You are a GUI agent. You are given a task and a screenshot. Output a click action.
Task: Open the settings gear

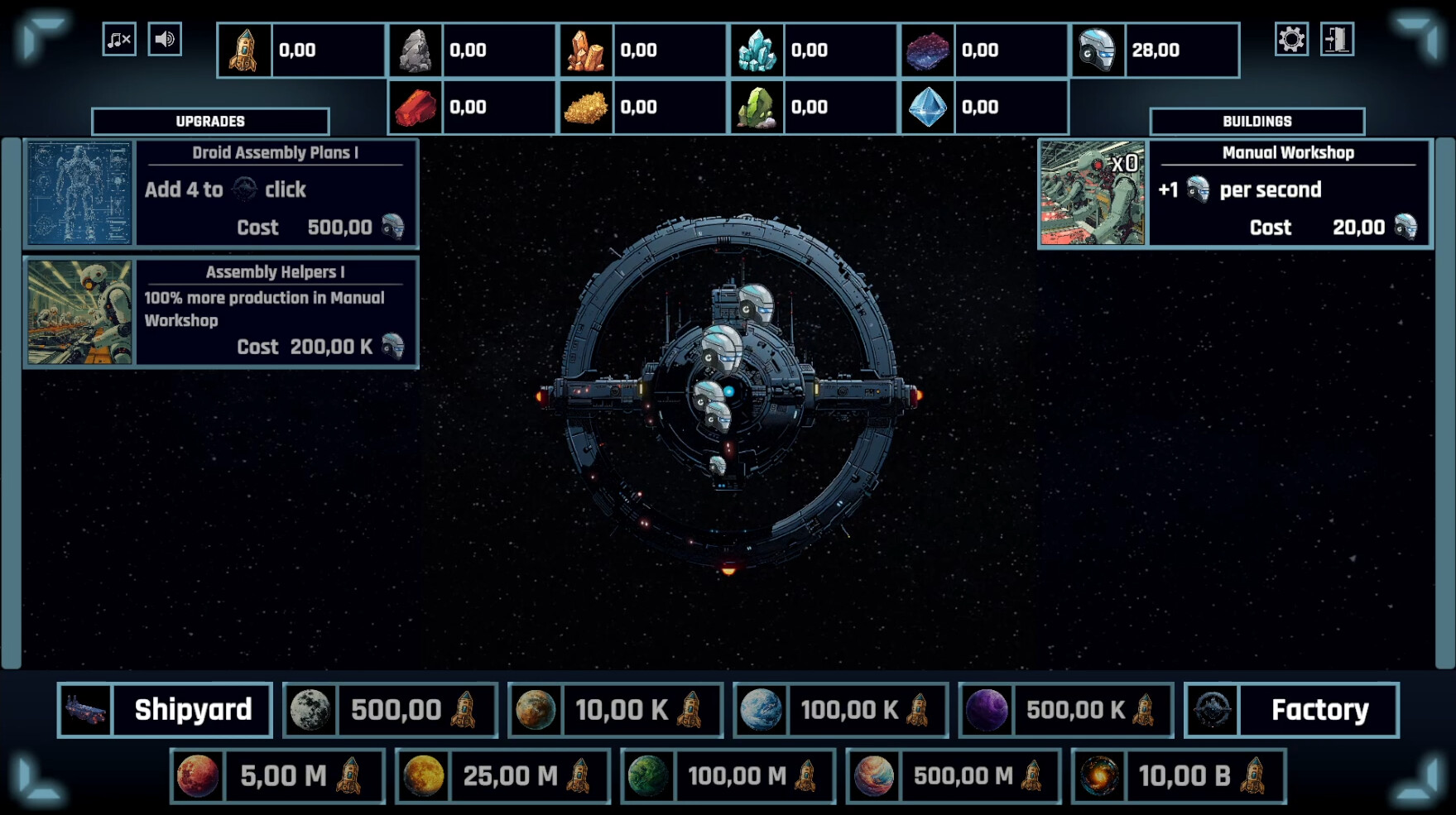[1291, 37]
